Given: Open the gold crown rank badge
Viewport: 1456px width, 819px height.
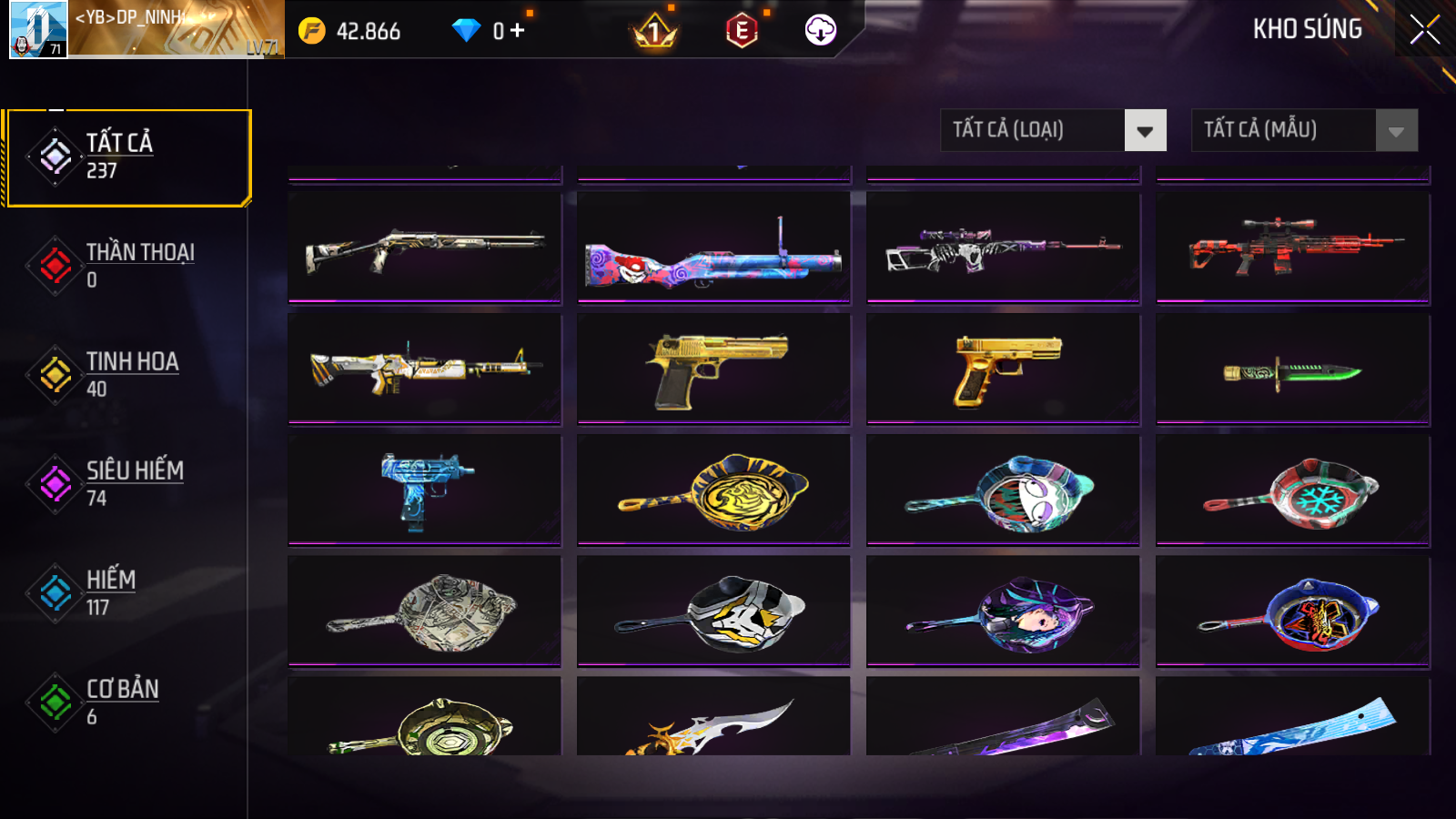Looking at the screenshot, I should coord(653,32).
